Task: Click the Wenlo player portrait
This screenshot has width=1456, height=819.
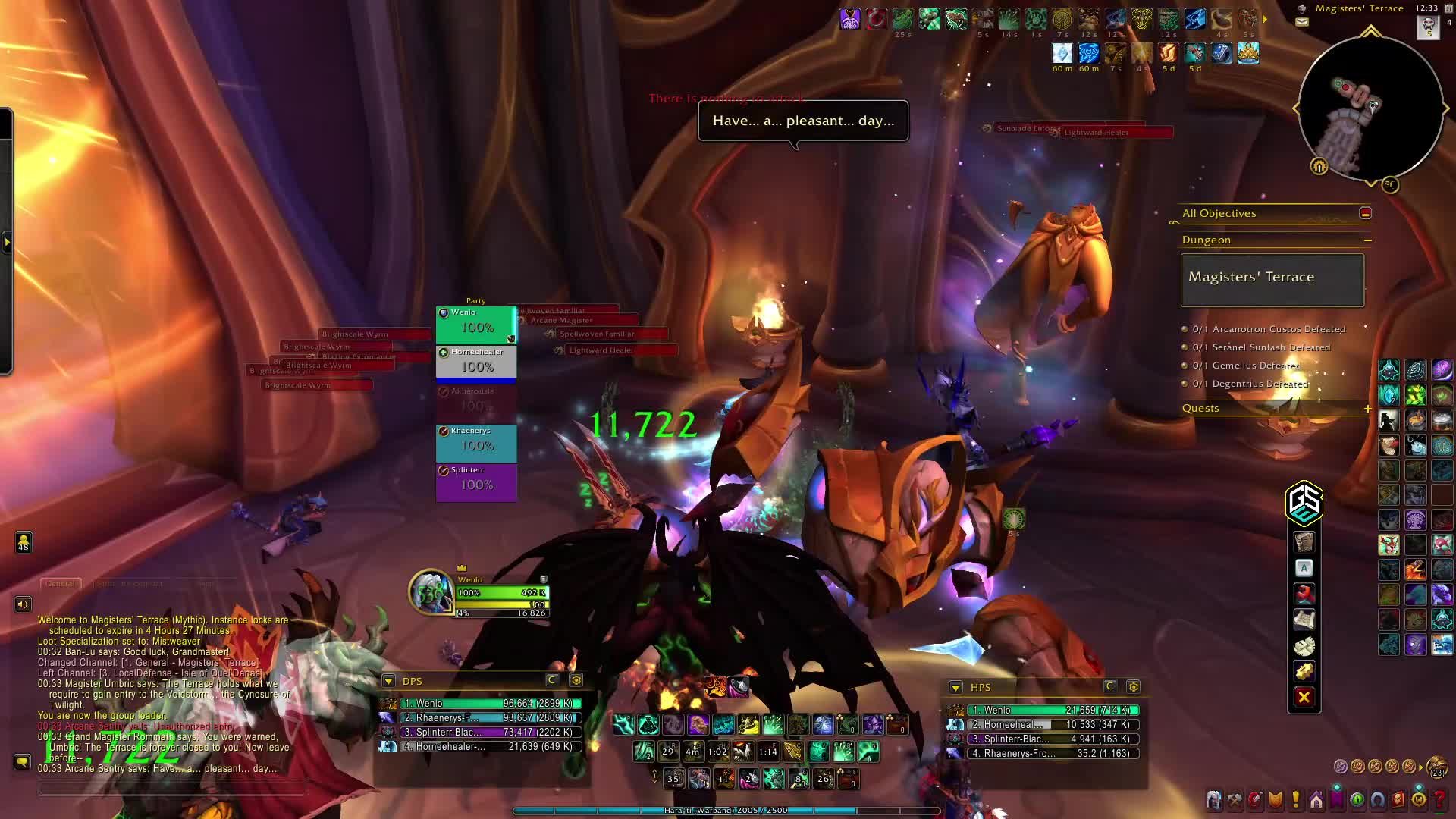Action: (x=431, y=592)
